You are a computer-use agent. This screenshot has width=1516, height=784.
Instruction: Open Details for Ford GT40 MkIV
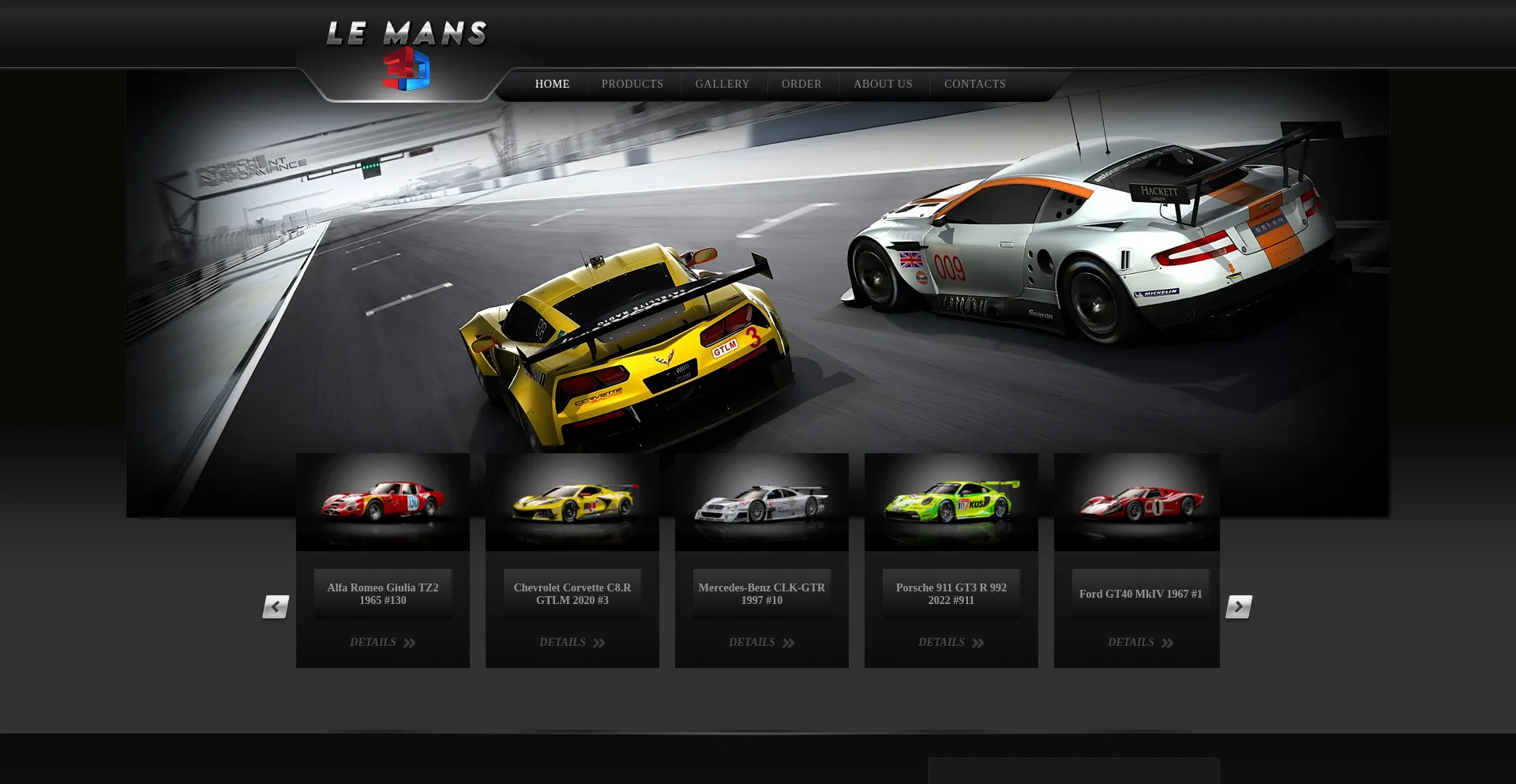coord(1141,643)
